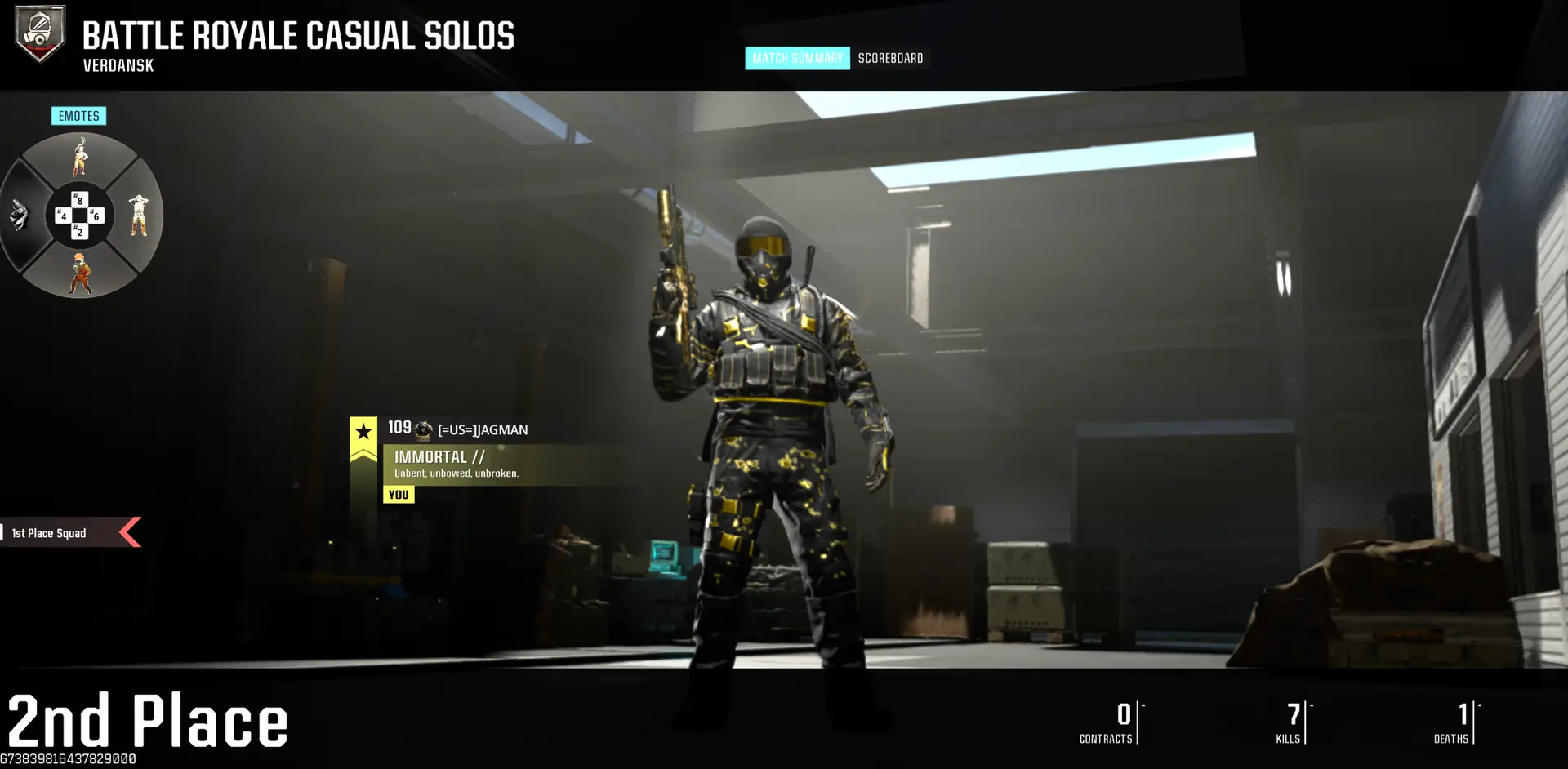Play the top emote with raised arm
Screen dimensions: 1568x769
pos(80,158)
